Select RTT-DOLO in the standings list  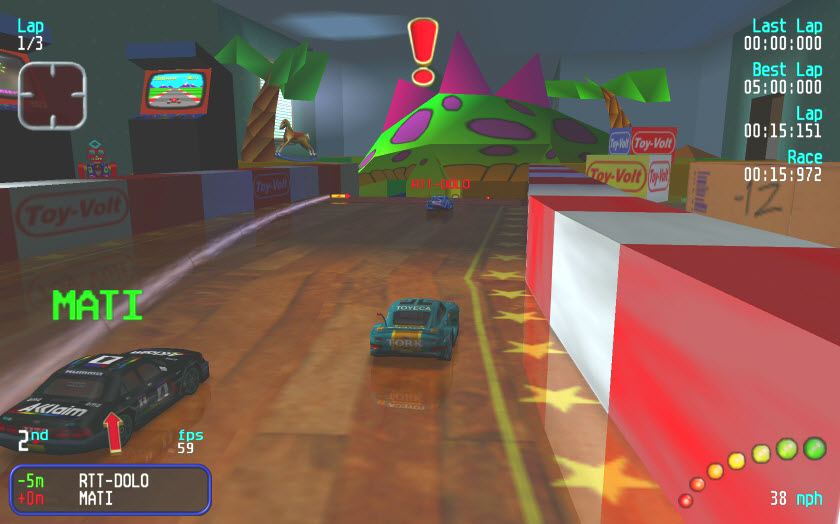pyautogui.click(x=113, y=480)
